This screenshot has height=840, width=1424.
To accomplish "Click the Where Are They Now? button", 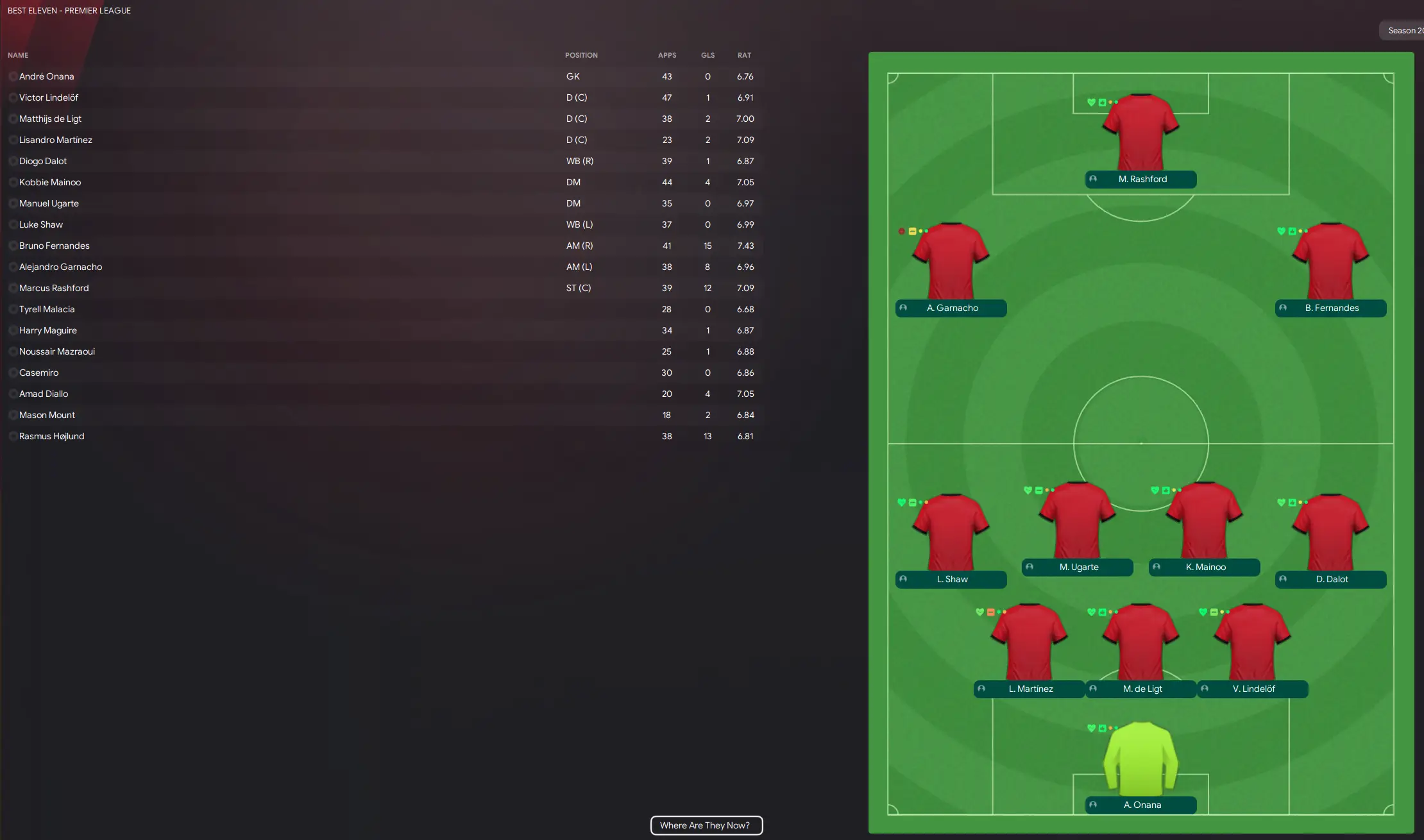I will click(706, 825).
